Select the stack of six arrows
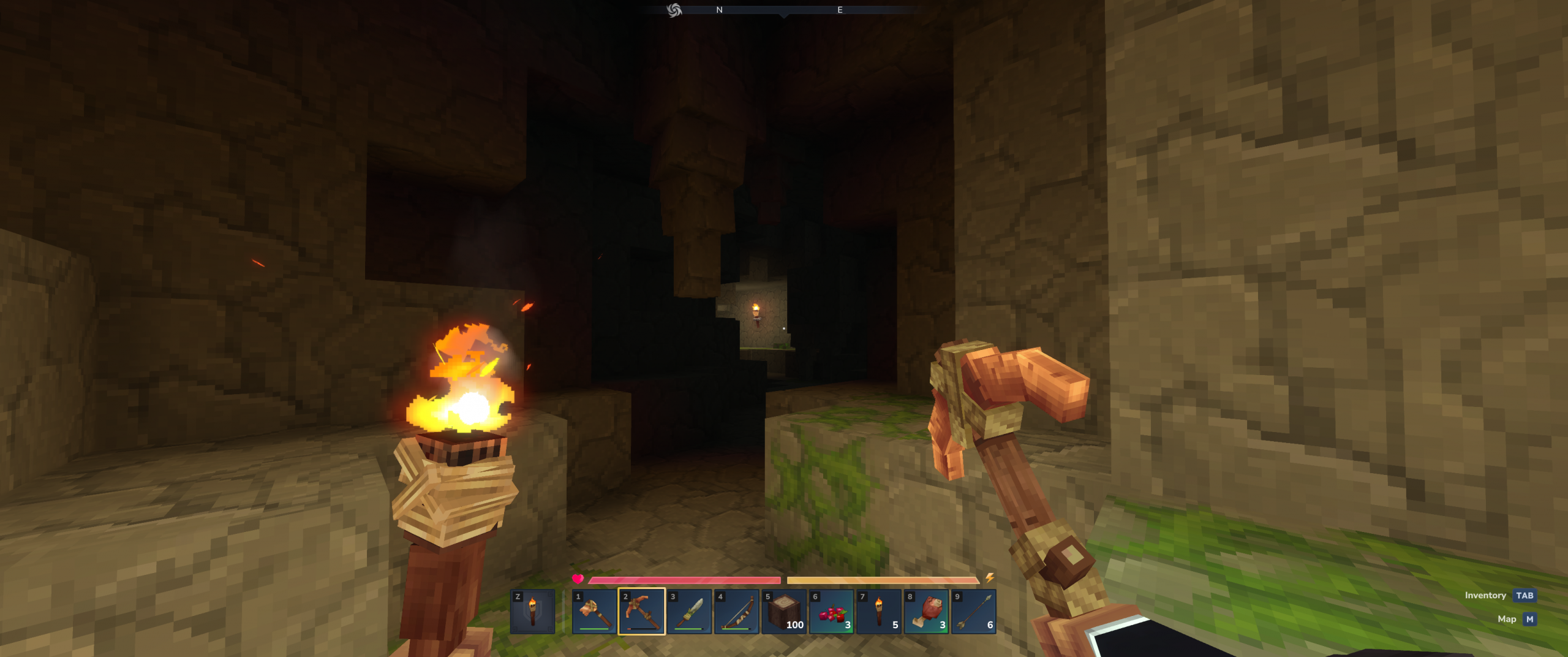1568x657 pixels. click(974, 612)
